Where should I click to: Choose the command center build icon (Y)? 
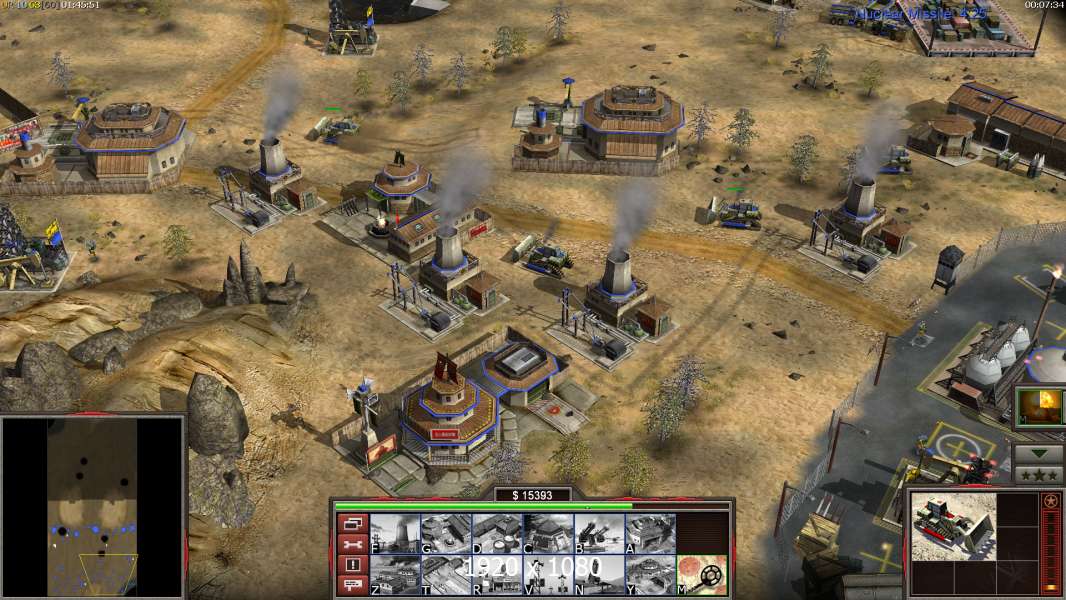(x=650, y=574)
